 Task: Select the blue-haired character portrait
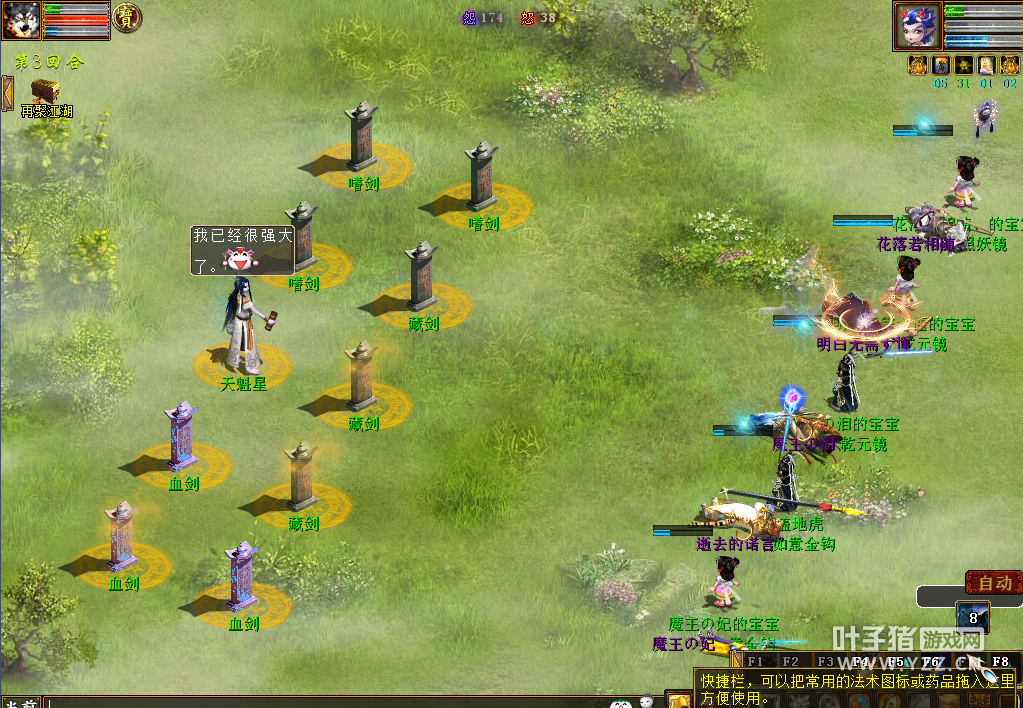coord(918,26)
